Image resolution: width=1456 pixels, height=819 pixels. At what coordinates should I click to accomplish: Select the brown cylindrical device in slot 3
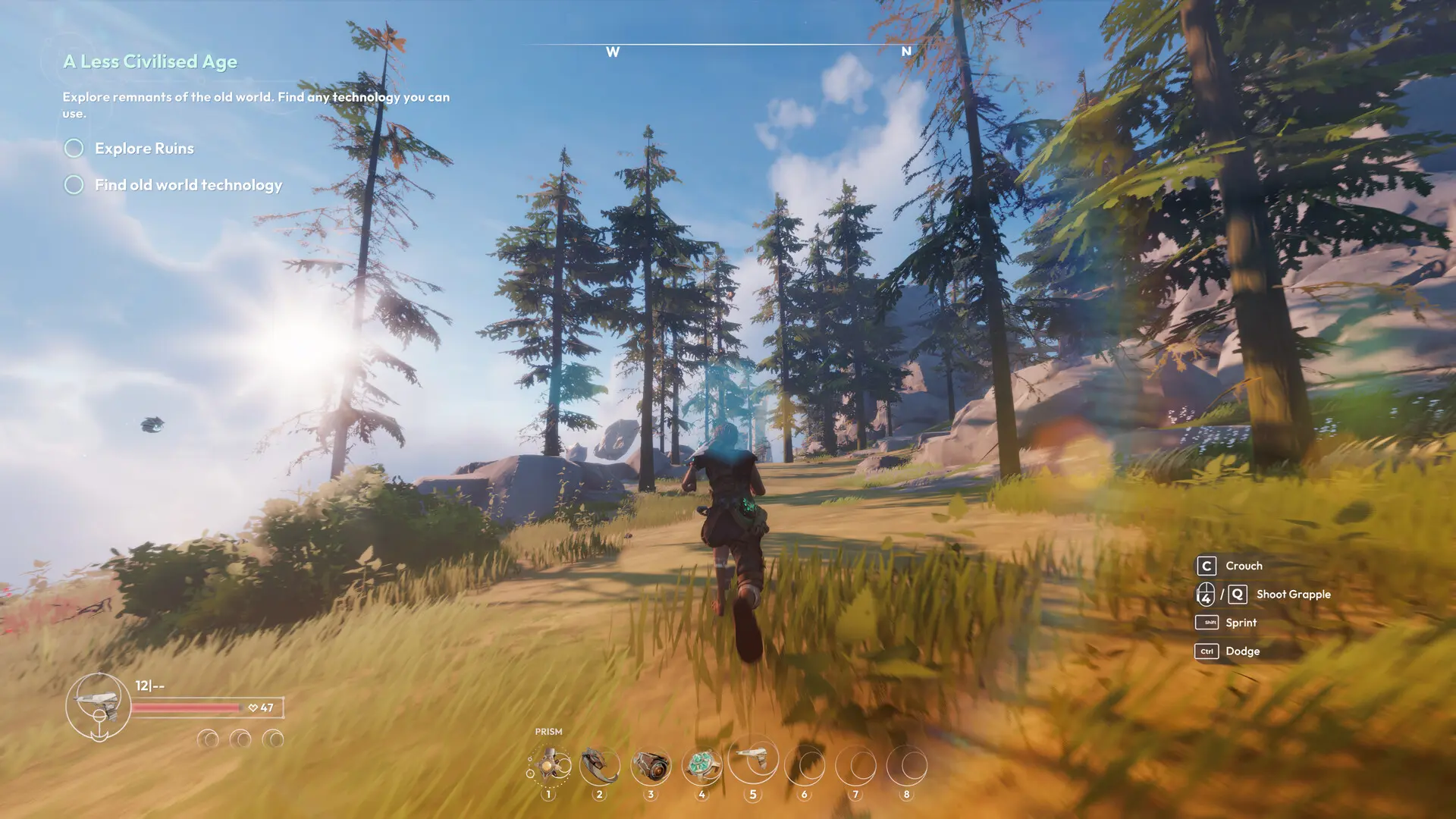point(651,767)
